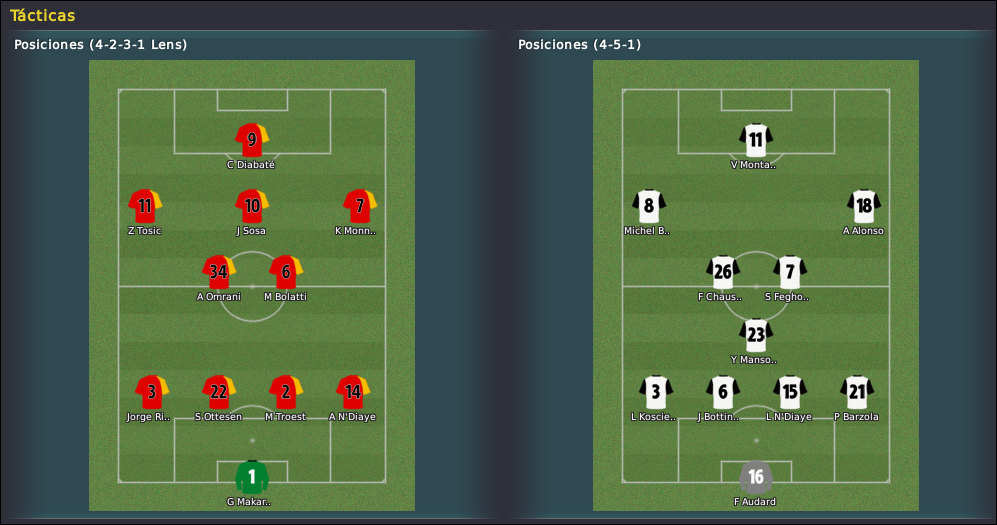Select Michel B..'s number 8 shirt

649,206
